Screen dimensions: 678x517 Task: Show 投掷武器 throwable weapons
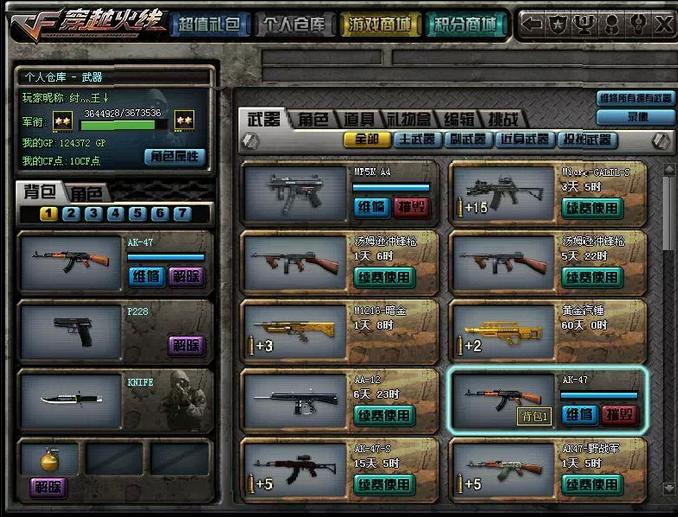point(584,140)
